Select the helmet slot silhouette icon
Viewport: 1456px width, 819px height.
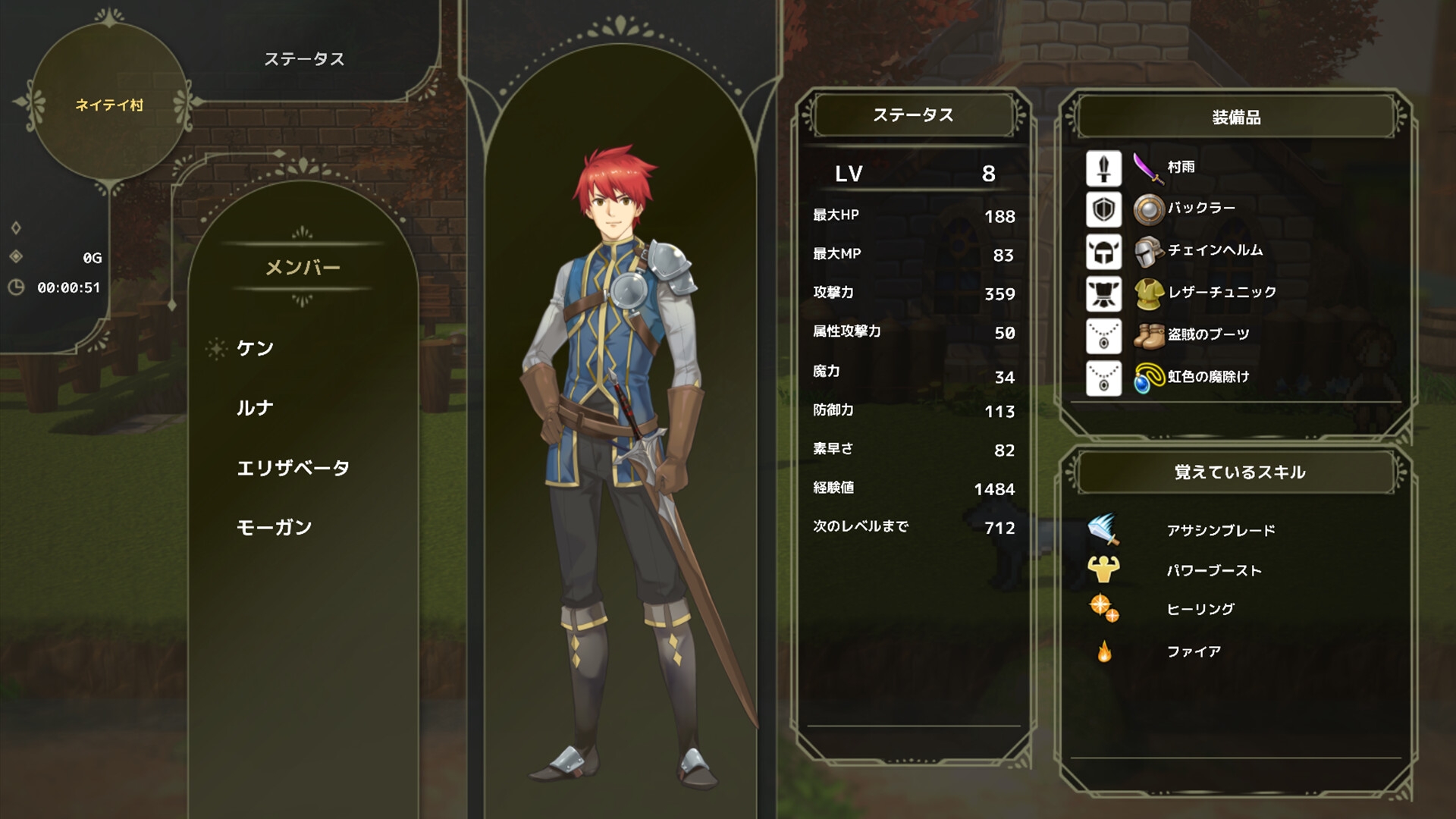click(1103, 251)
